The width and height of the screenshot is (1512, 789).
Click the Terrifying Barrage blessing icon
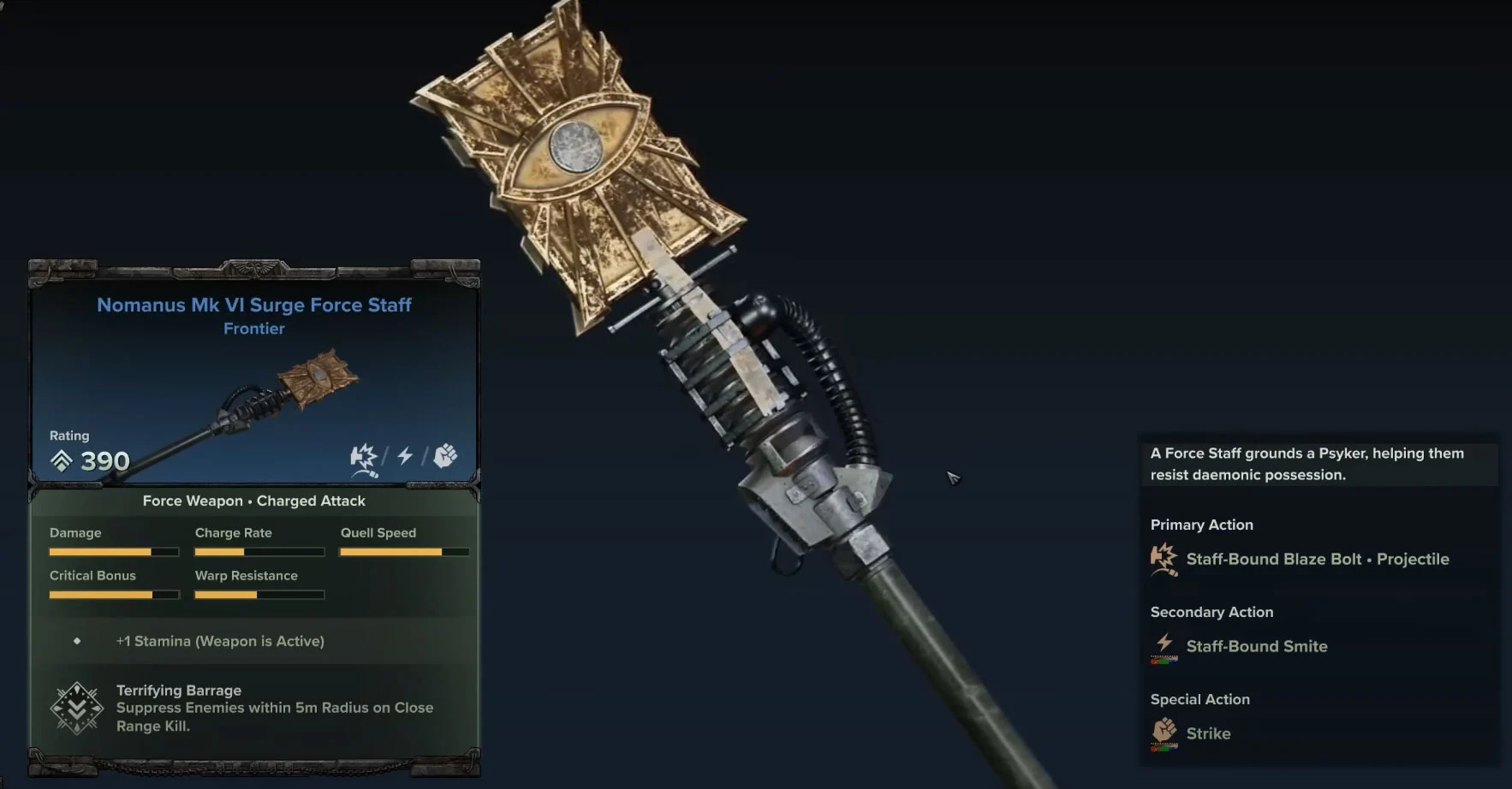(77, 709)
